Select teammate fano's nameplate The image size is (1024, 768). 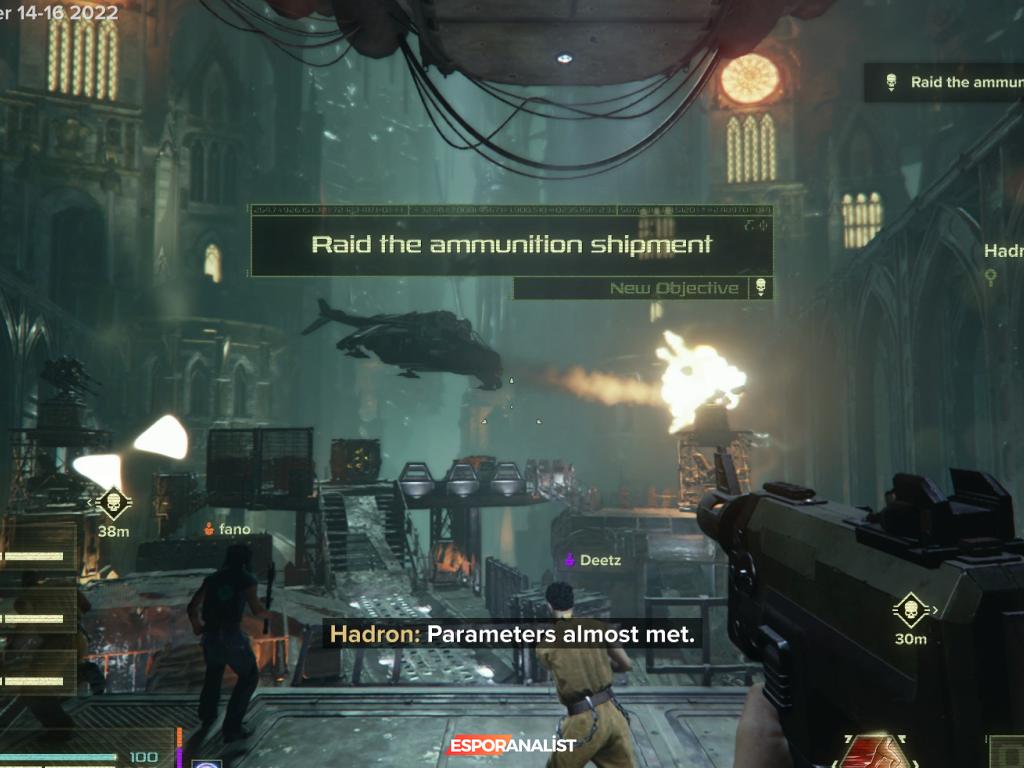[227, 529]
